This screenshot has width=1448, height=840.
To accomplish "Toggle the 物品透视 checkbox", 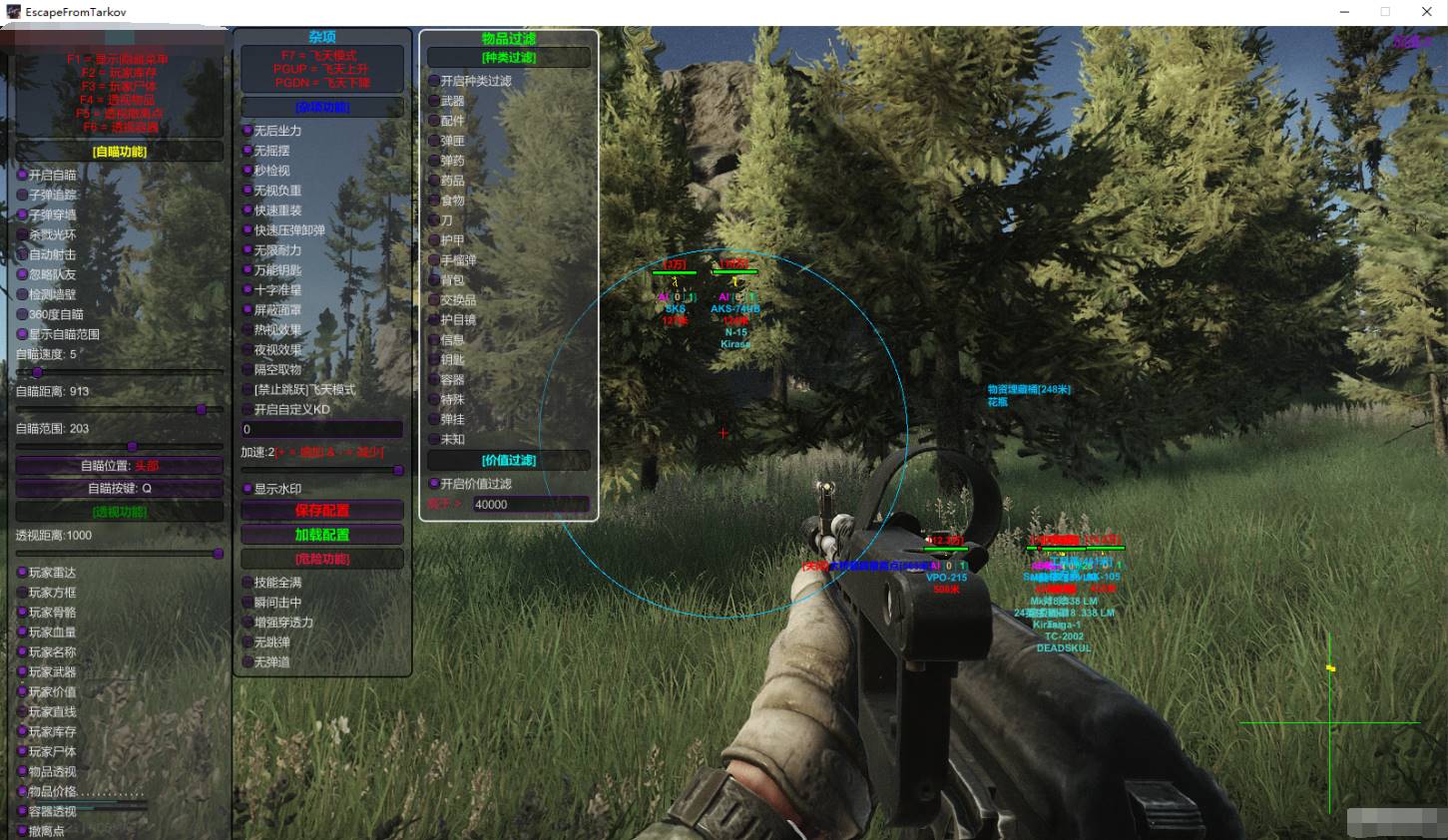I will [x=23, y=771].
